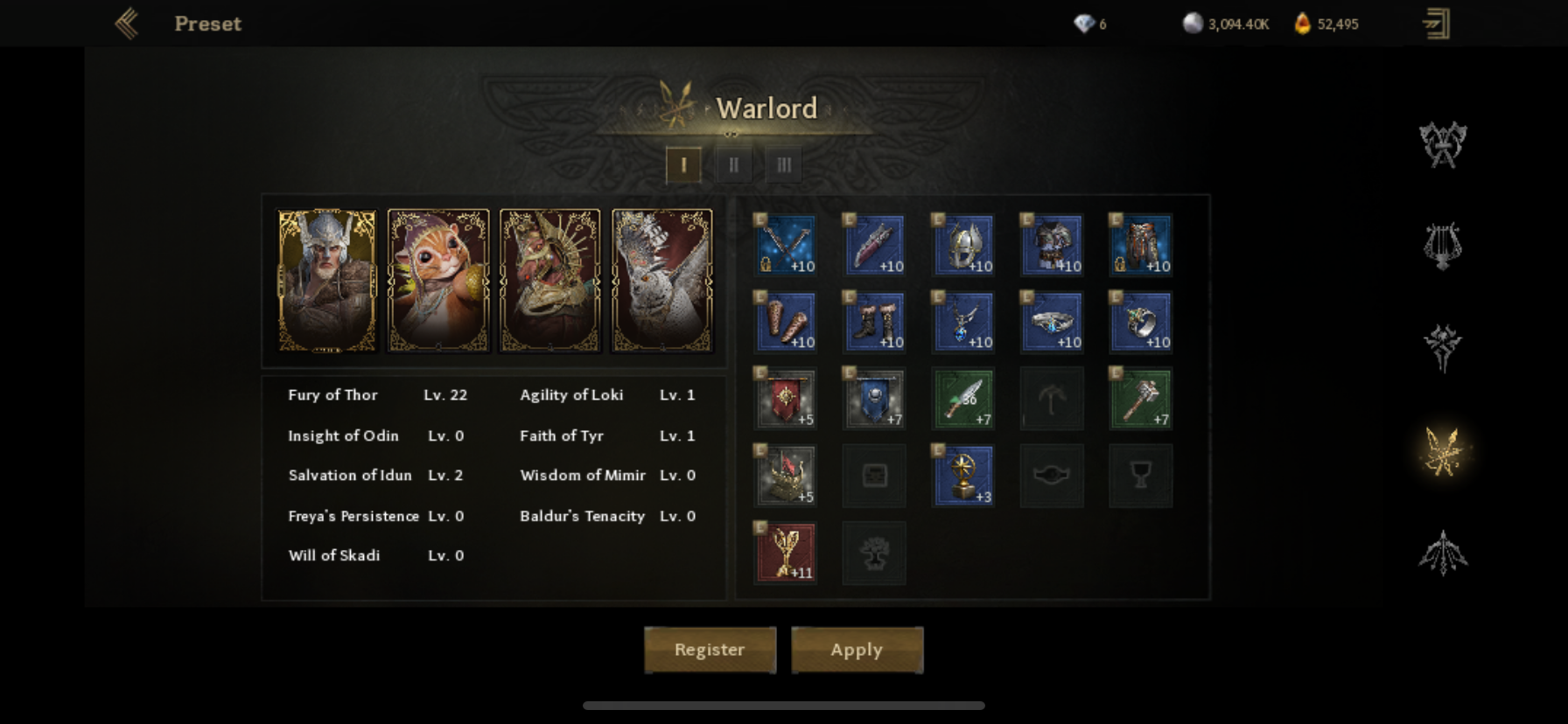Viewport: 1568px width, 724px height.
Task: Select the crossed swords weapon slot
Action: coord(786,246)
